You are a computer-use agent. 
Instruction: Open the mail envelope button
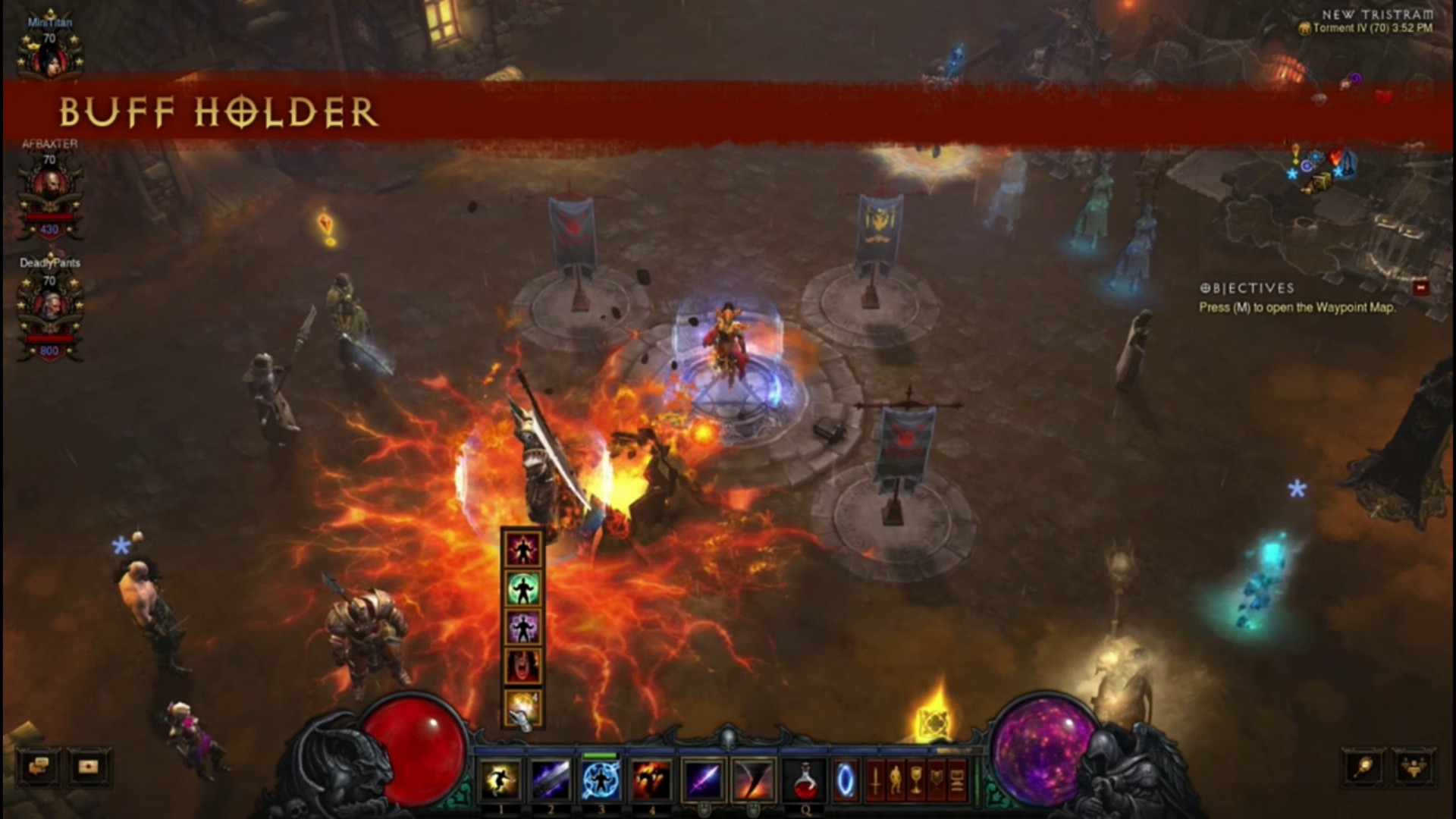point(89,767)
